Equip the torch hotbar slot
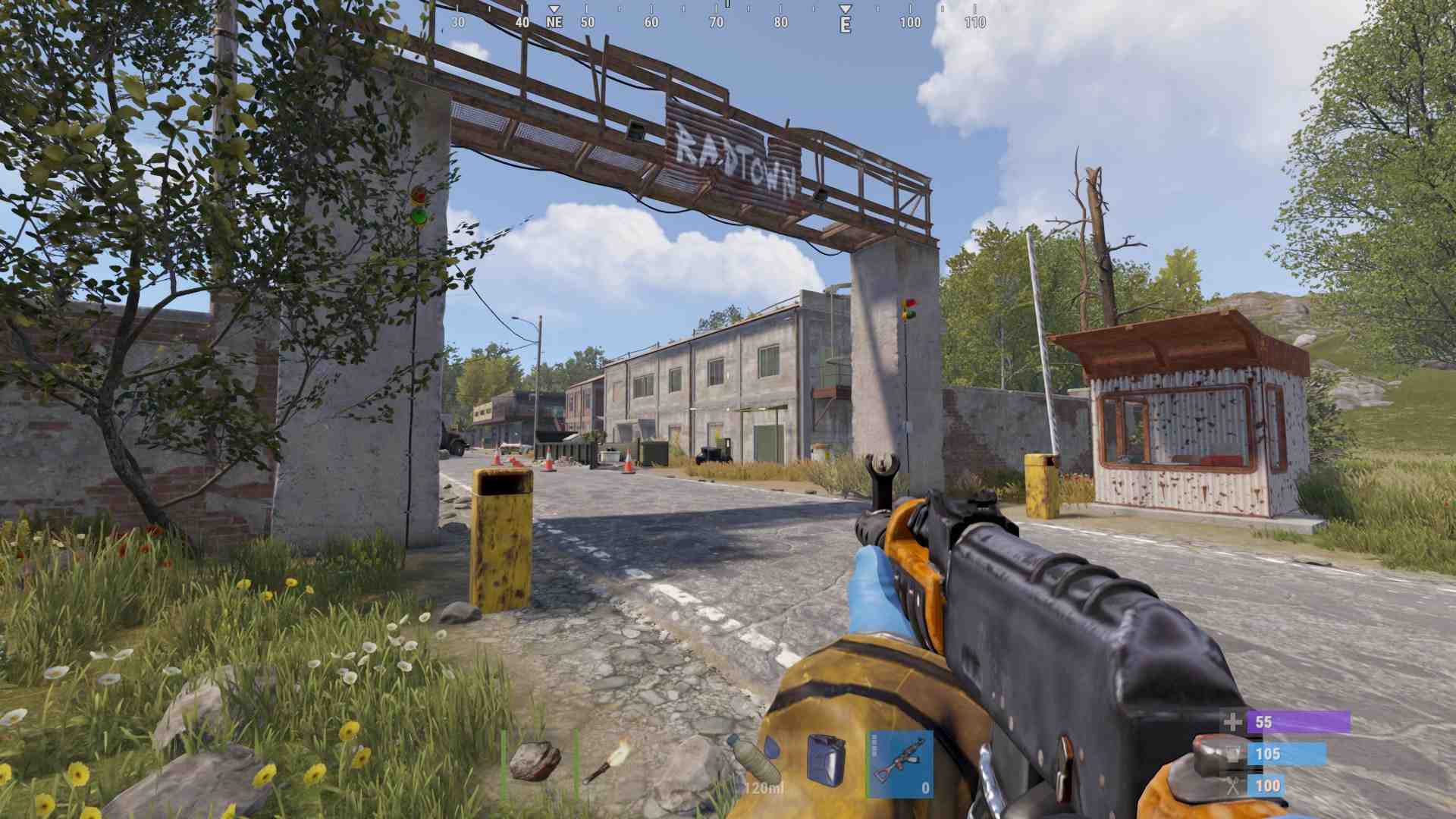This screenshot has height=819, width=1456. [607, 763]
